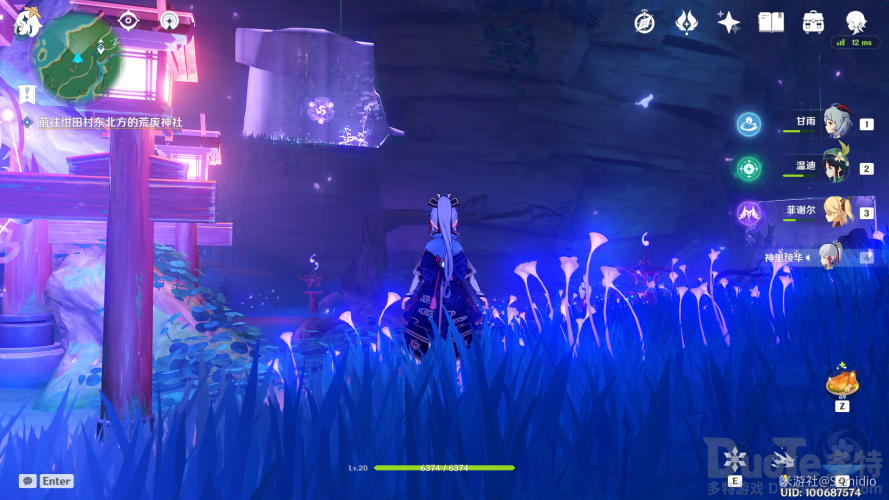
Task: Open the winged battle pass icon
Action: 686,22
